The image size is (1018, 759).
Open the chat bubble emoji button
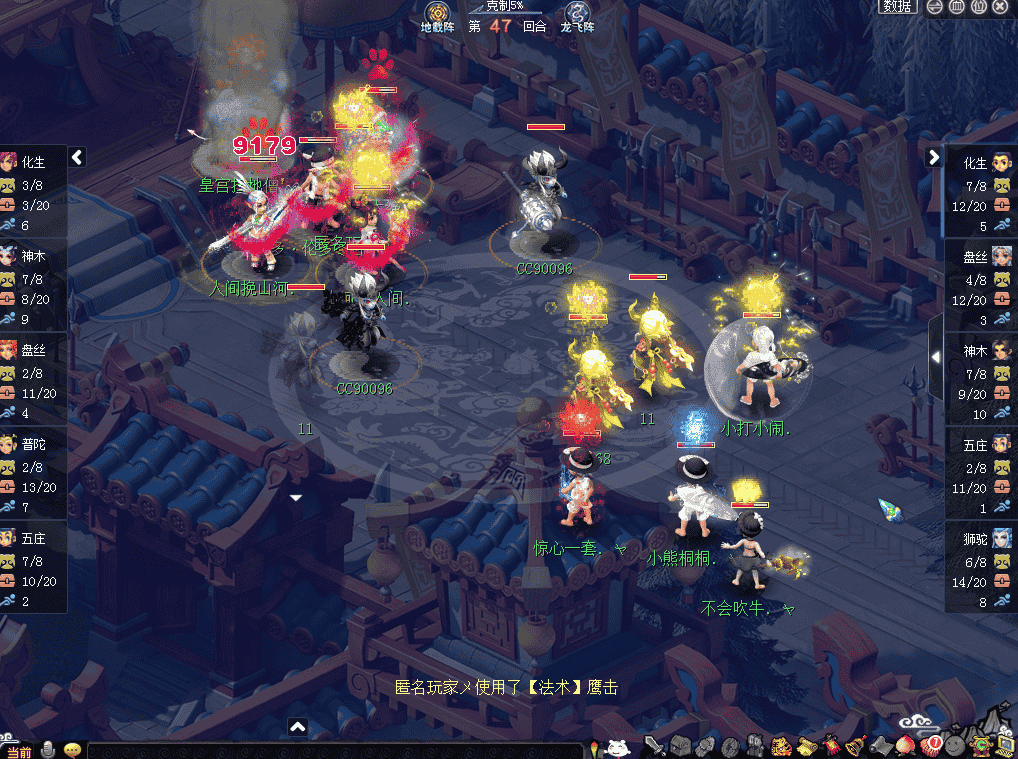pyautogui.click(x=72, y=750)
